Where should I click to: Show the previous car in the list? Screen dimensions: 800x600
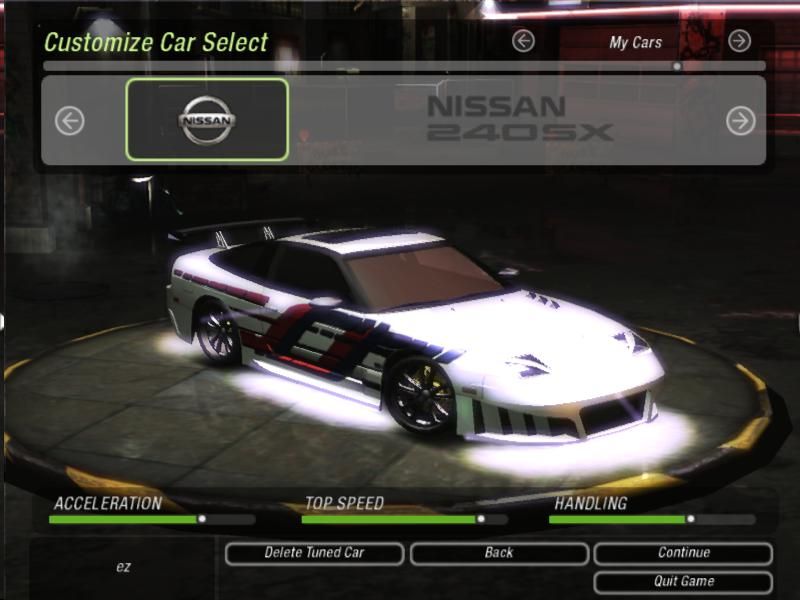tap(69, 121)
